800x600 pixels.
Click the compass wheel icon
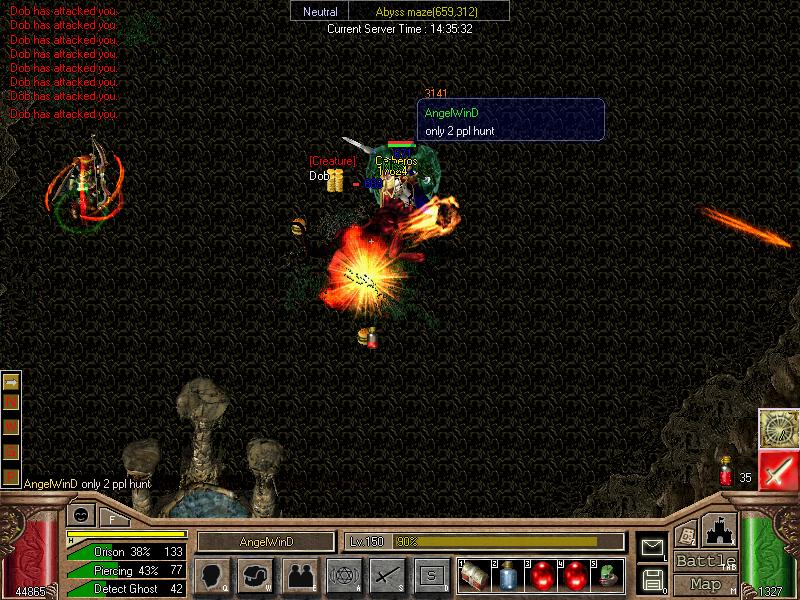(x=777, y=428)
